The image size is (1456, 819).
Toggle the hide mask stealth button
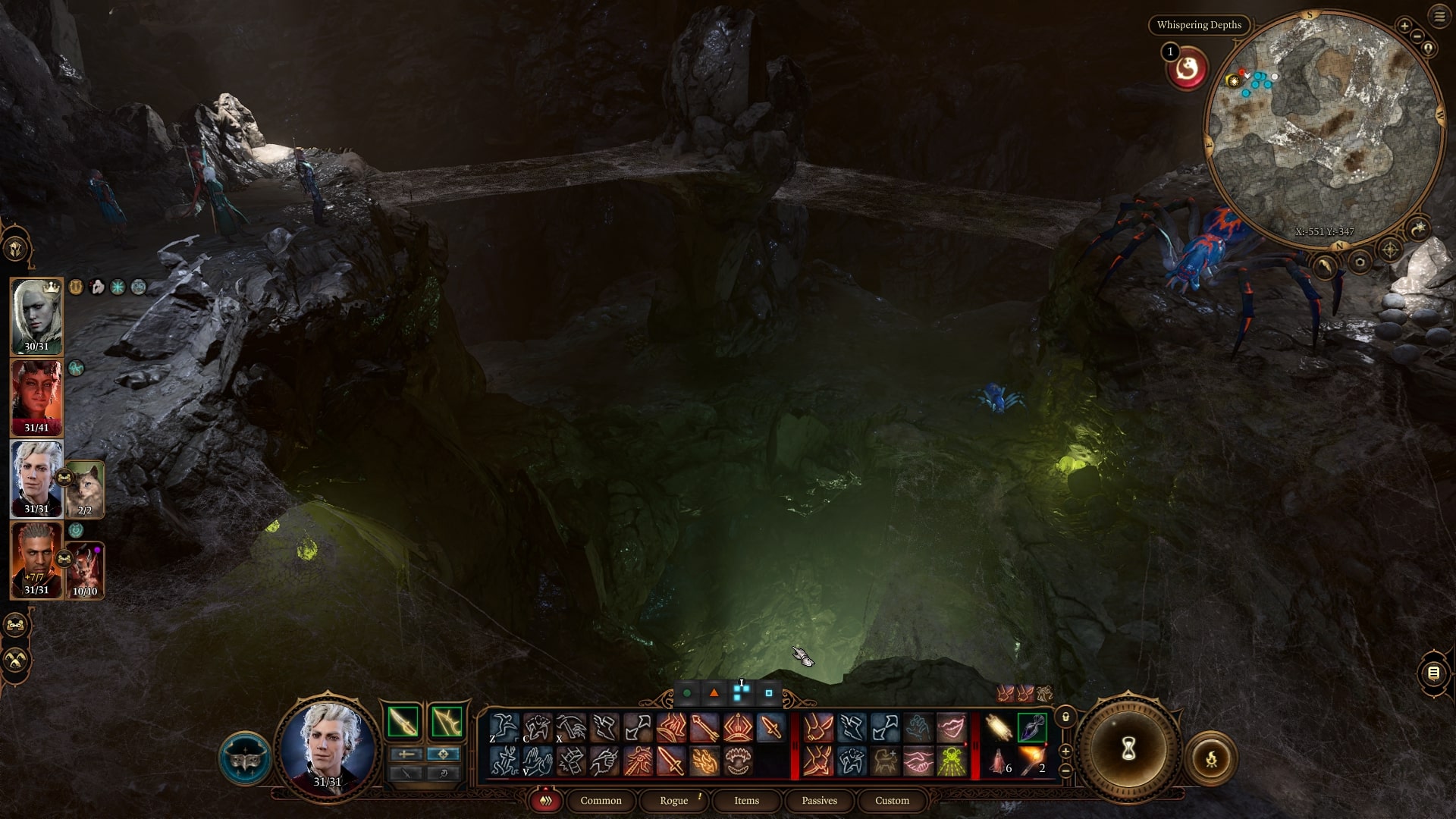[245, 758]
